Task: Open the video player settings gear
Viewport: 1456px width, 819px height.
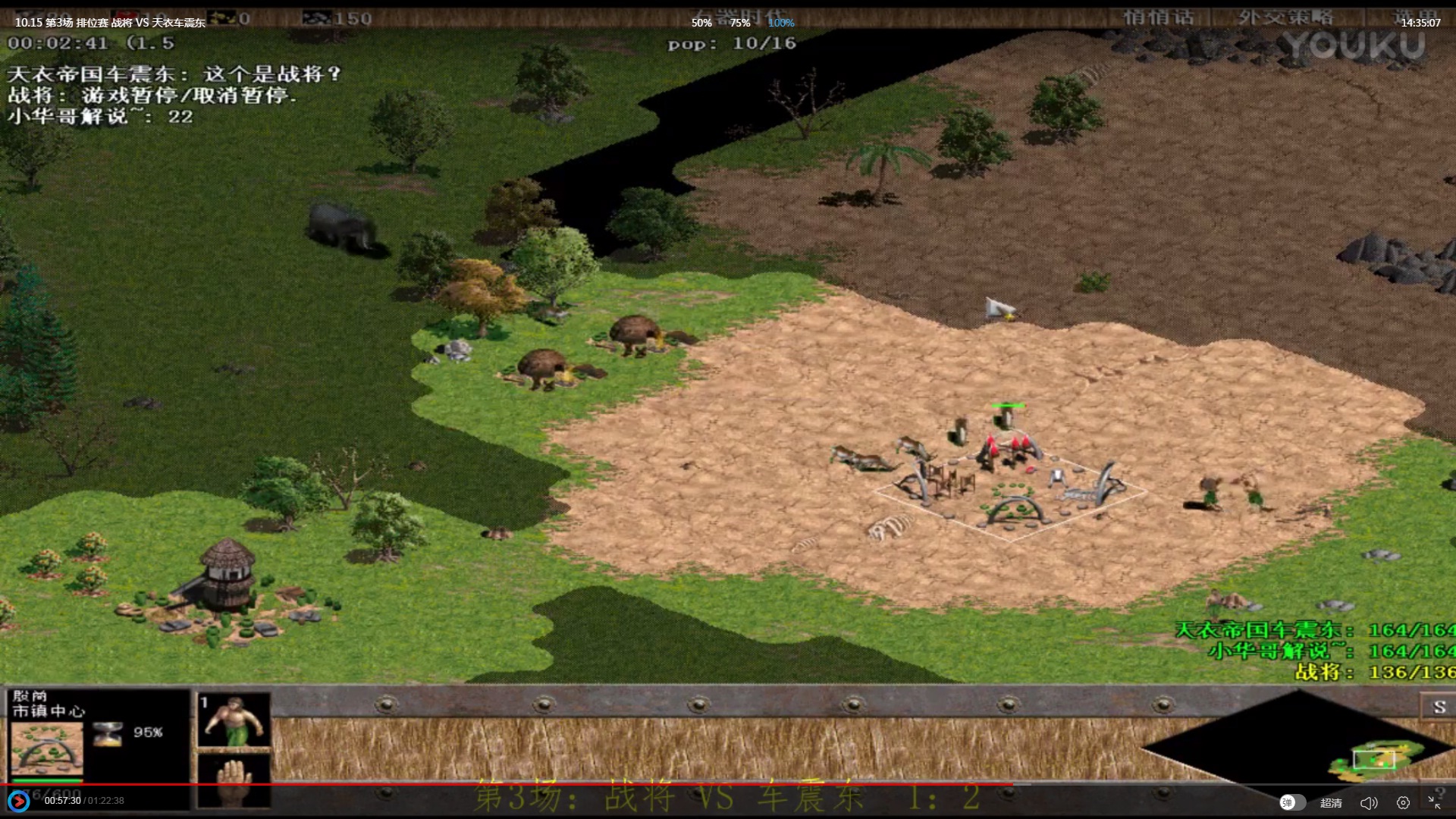Action: (1403, 802)
